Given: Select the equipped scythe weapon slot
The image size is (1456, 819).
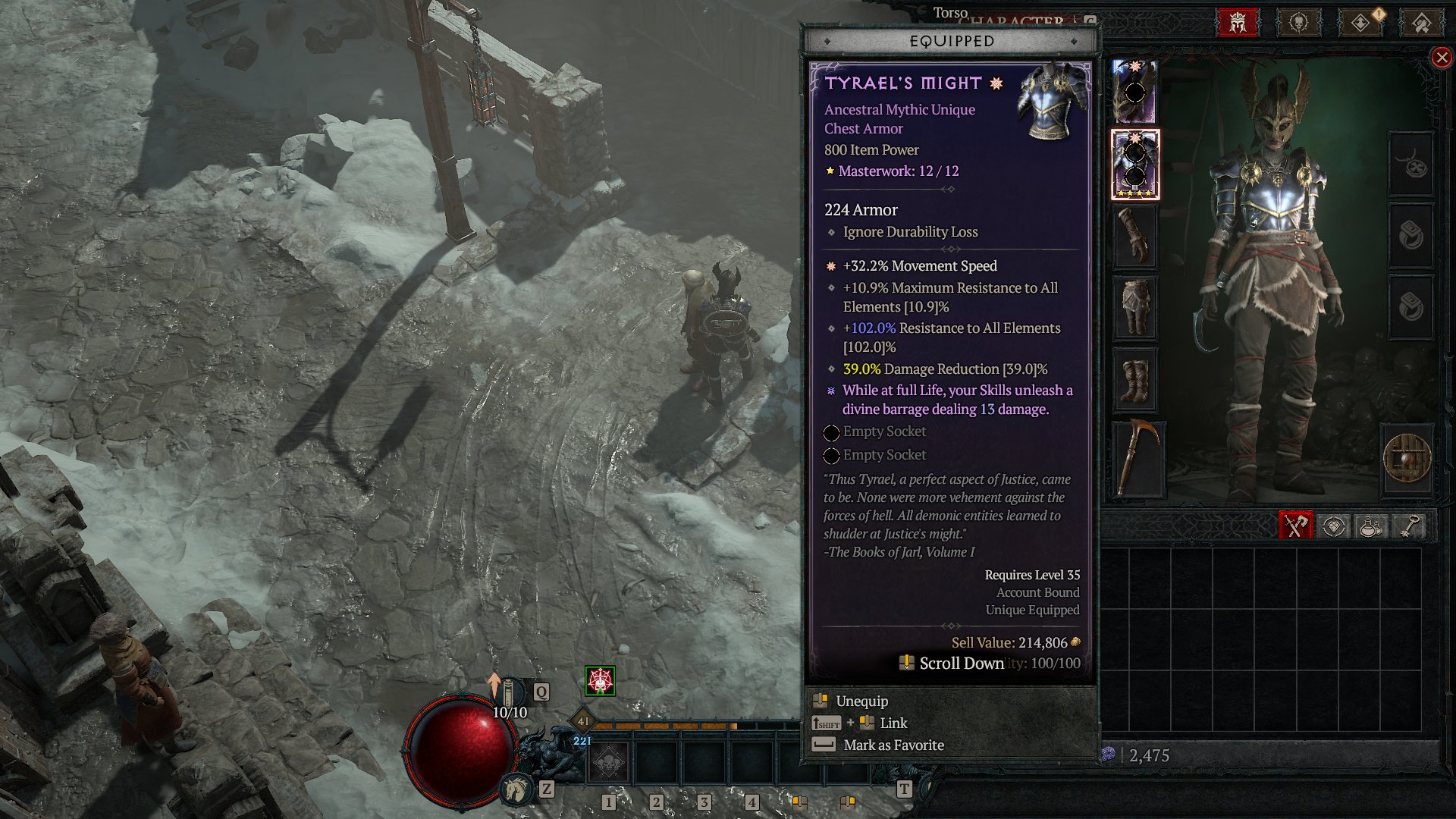Looking at the screenshot, I should point(1136,458).
